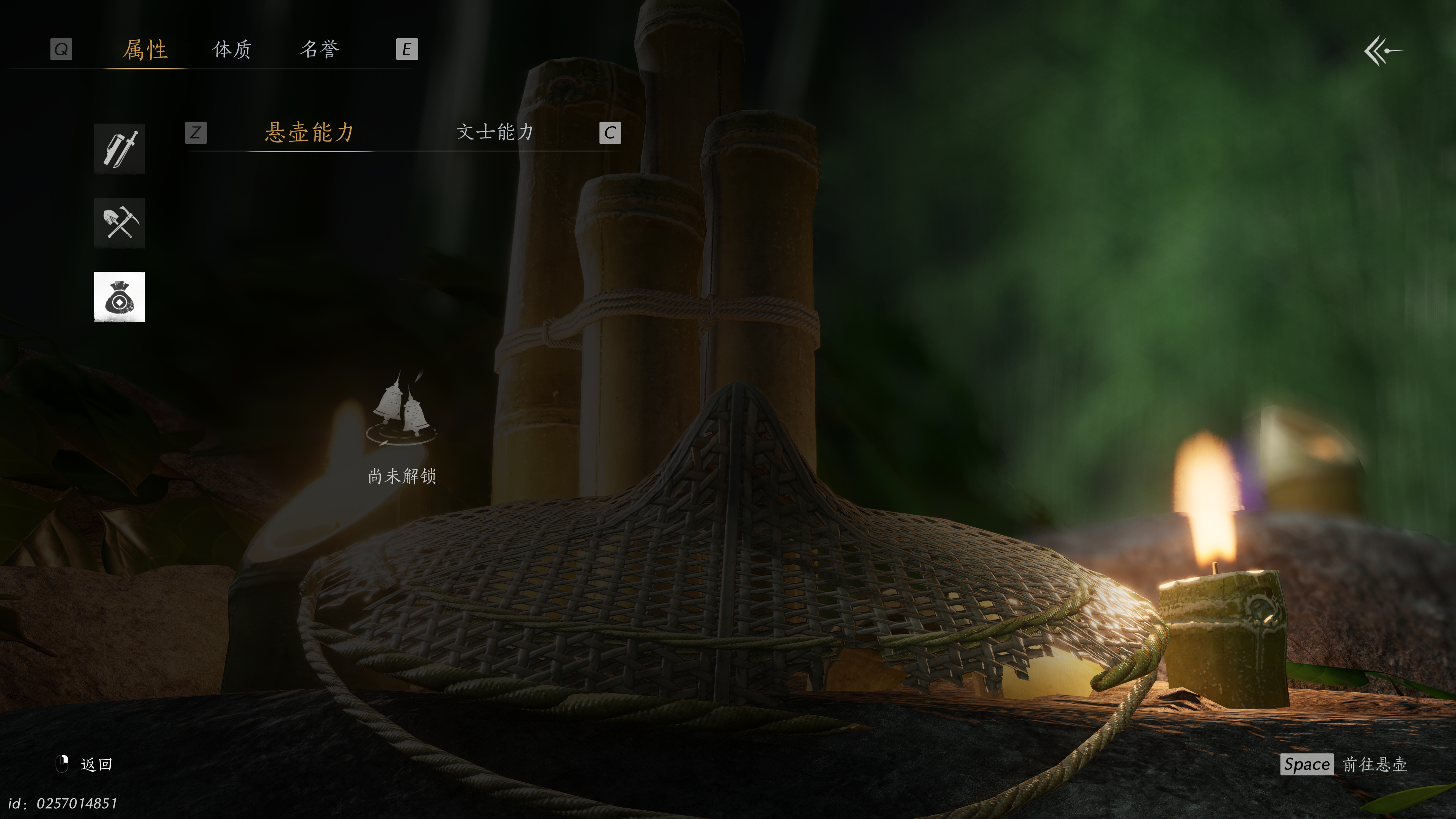Image resolution: width=1456 pixels, height=819 pixels.
Task: Show the 悬壶能力 sub-tab
Action: pos(310,132)
